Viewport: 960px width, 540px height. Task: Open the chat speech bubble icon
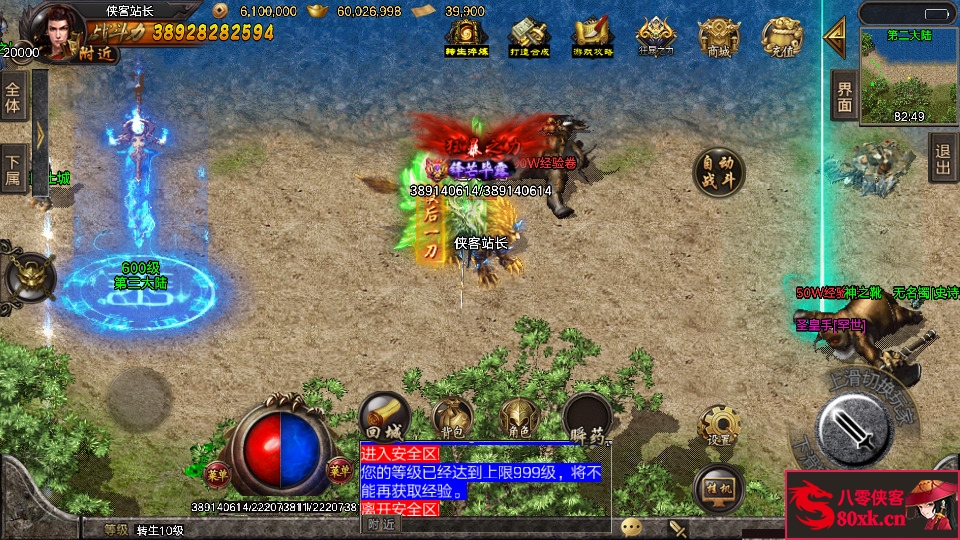[631, 527]
